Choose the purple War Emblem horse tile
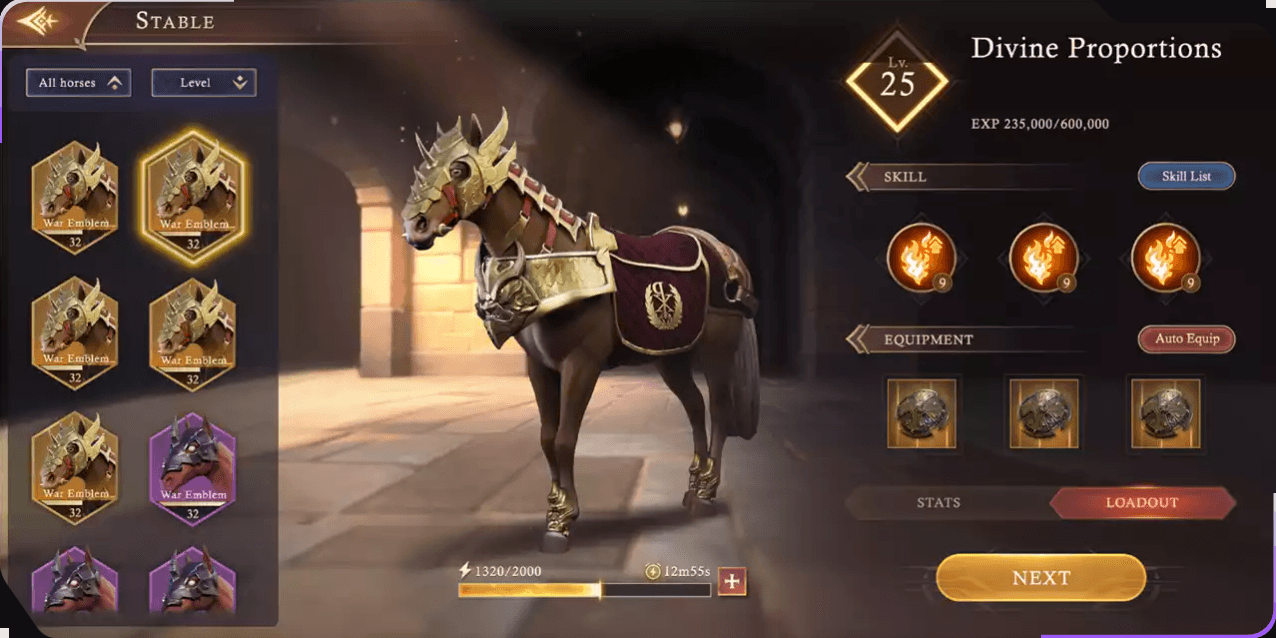This screenshot has width=1276, height=638. click(192, 466)
